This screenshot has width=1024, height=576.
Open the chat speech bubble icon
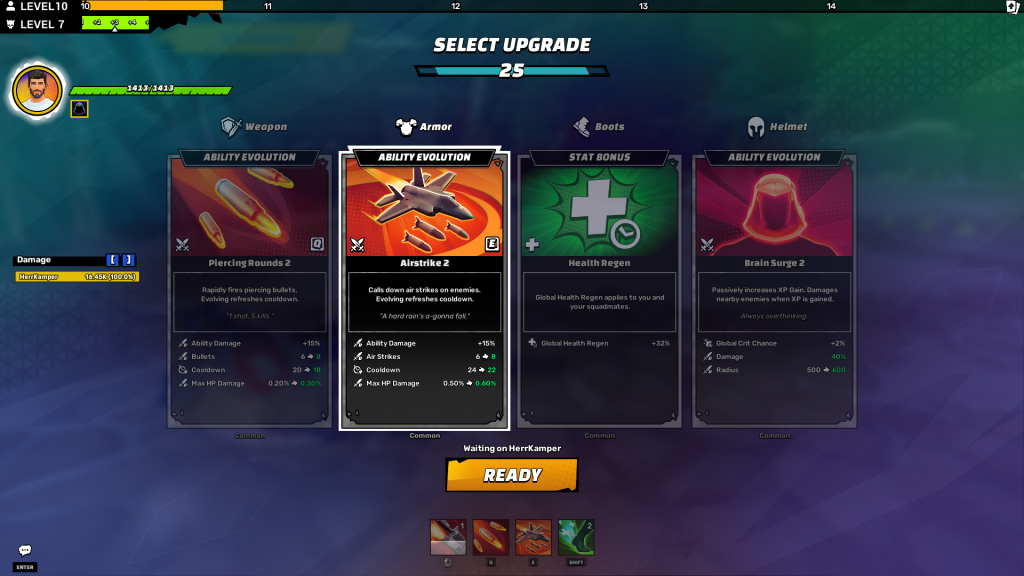(x=25, y=550)
